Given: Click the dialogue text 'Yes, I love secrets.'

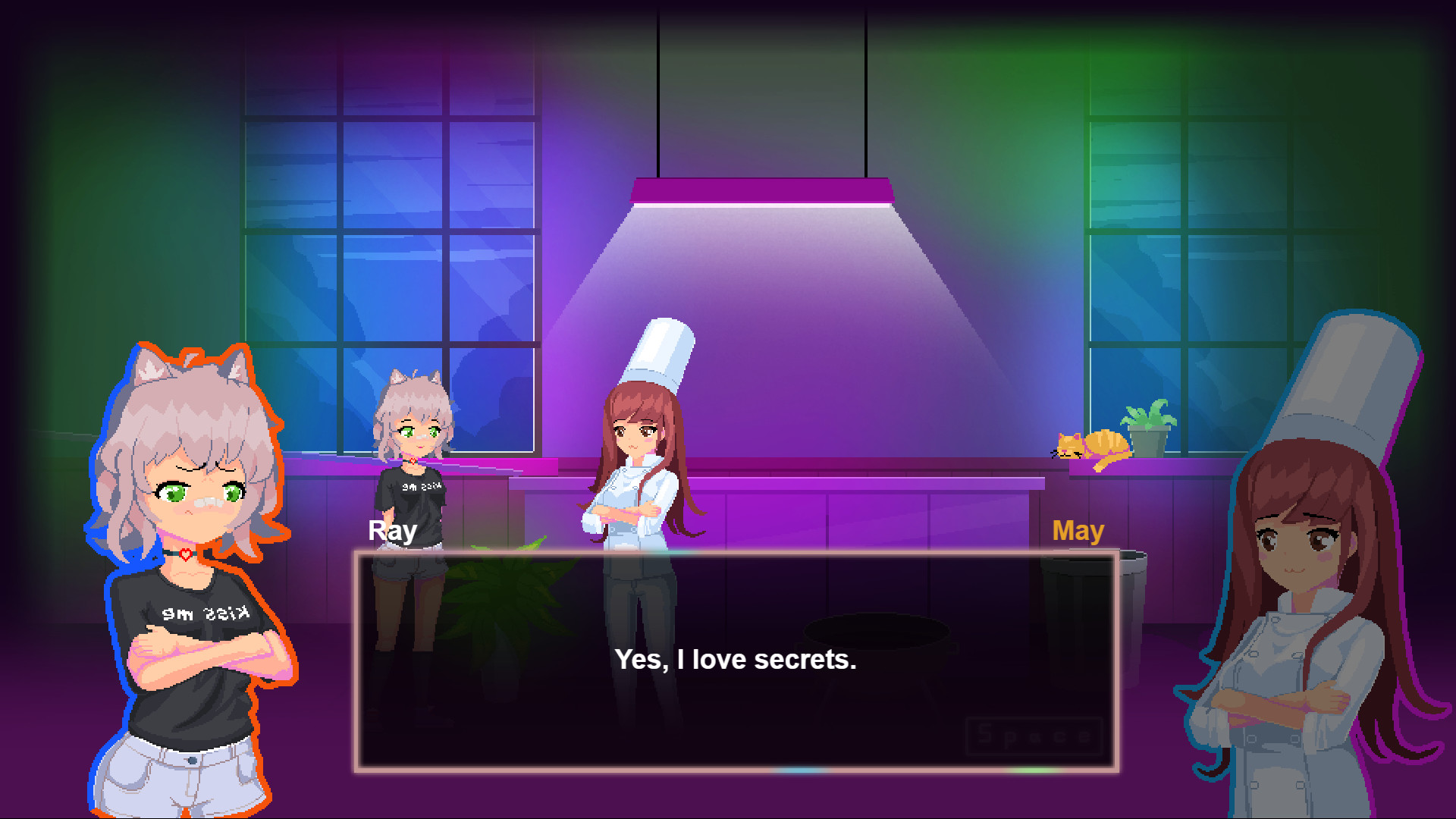Looking at the screenshot, I should click(x=736, y=659).
